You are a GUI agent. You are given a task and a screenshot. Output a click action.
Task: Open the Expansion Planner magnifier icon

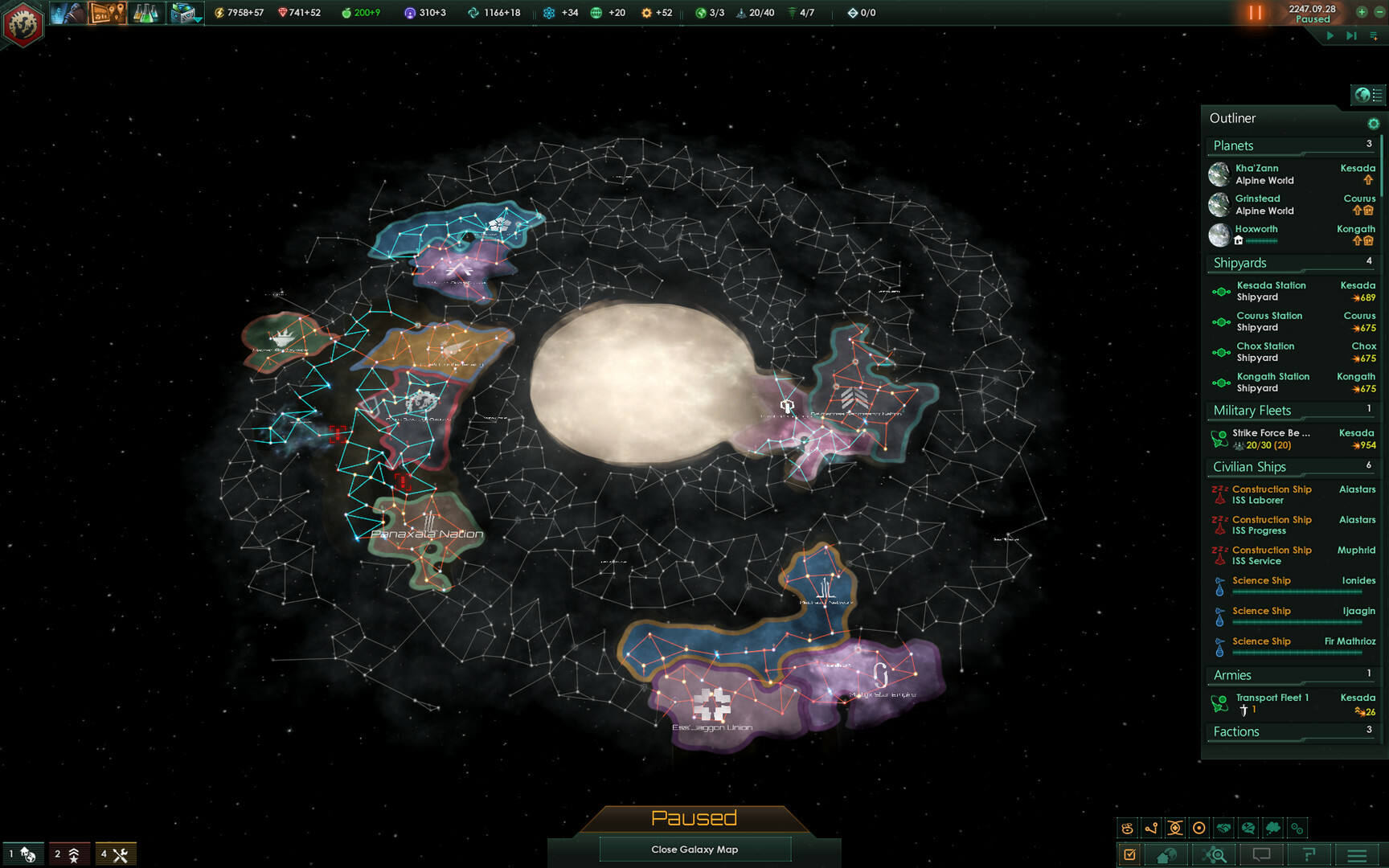tap(1214, 855)
